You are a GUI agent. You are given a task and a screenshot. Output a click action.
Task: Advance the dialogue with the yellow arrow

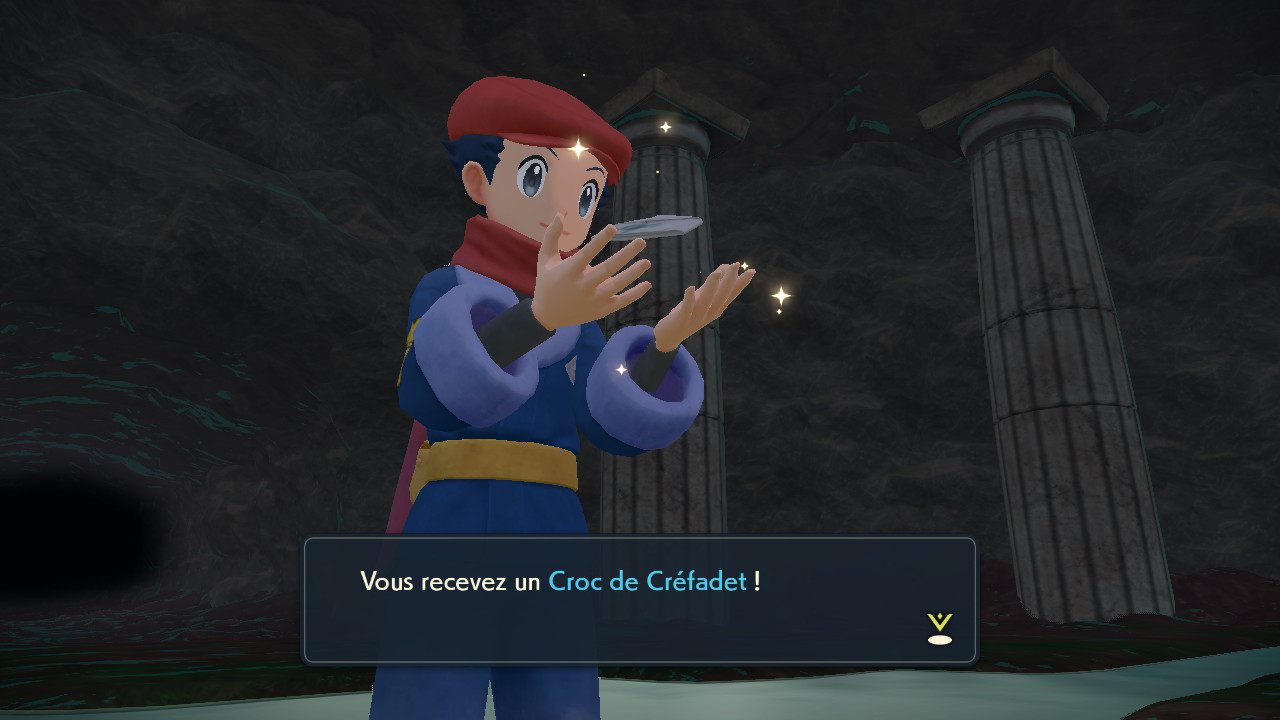coord(939,628)
